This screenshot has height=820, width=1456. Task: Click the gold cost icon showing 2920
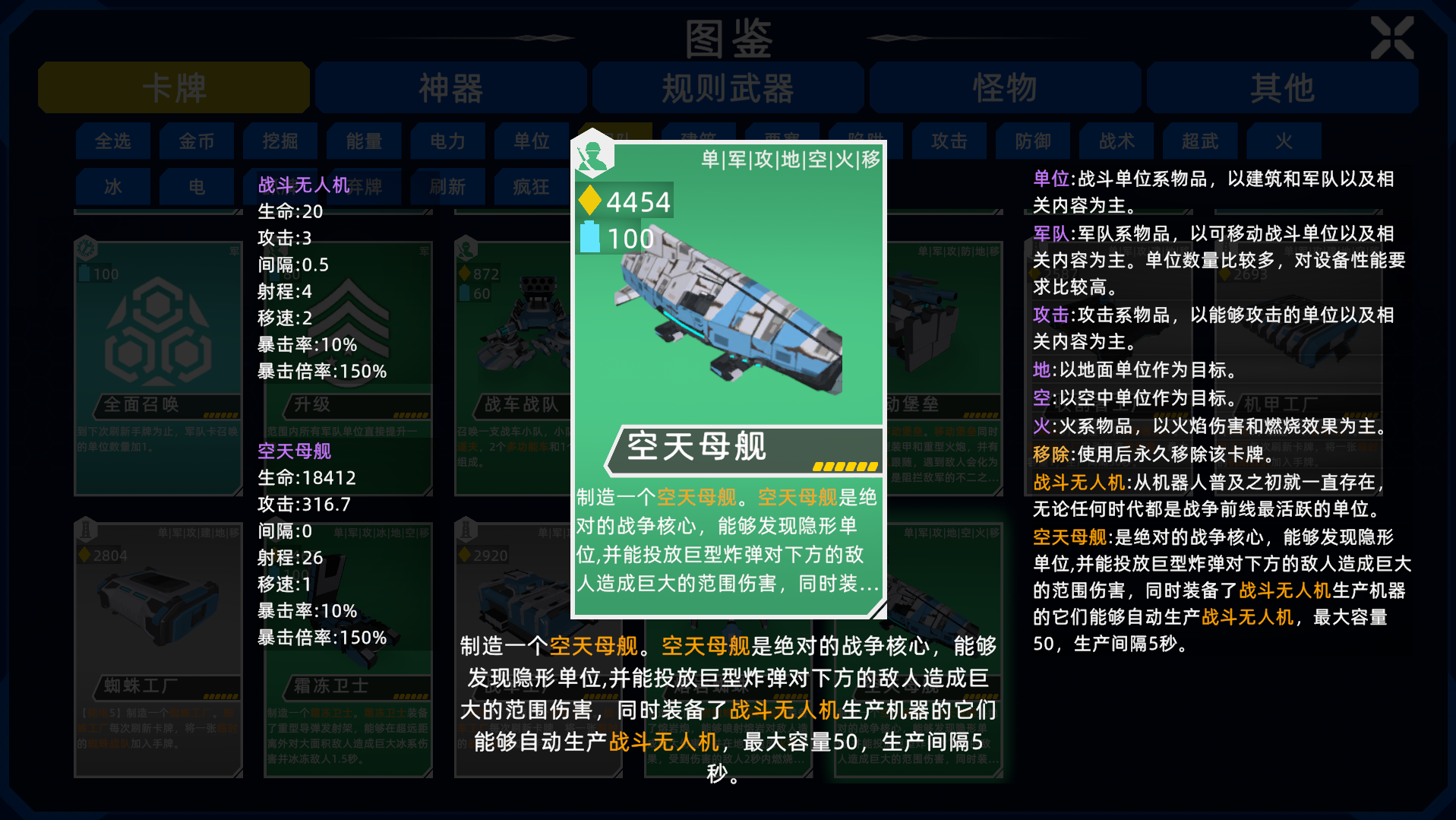(x=466, y=555)
